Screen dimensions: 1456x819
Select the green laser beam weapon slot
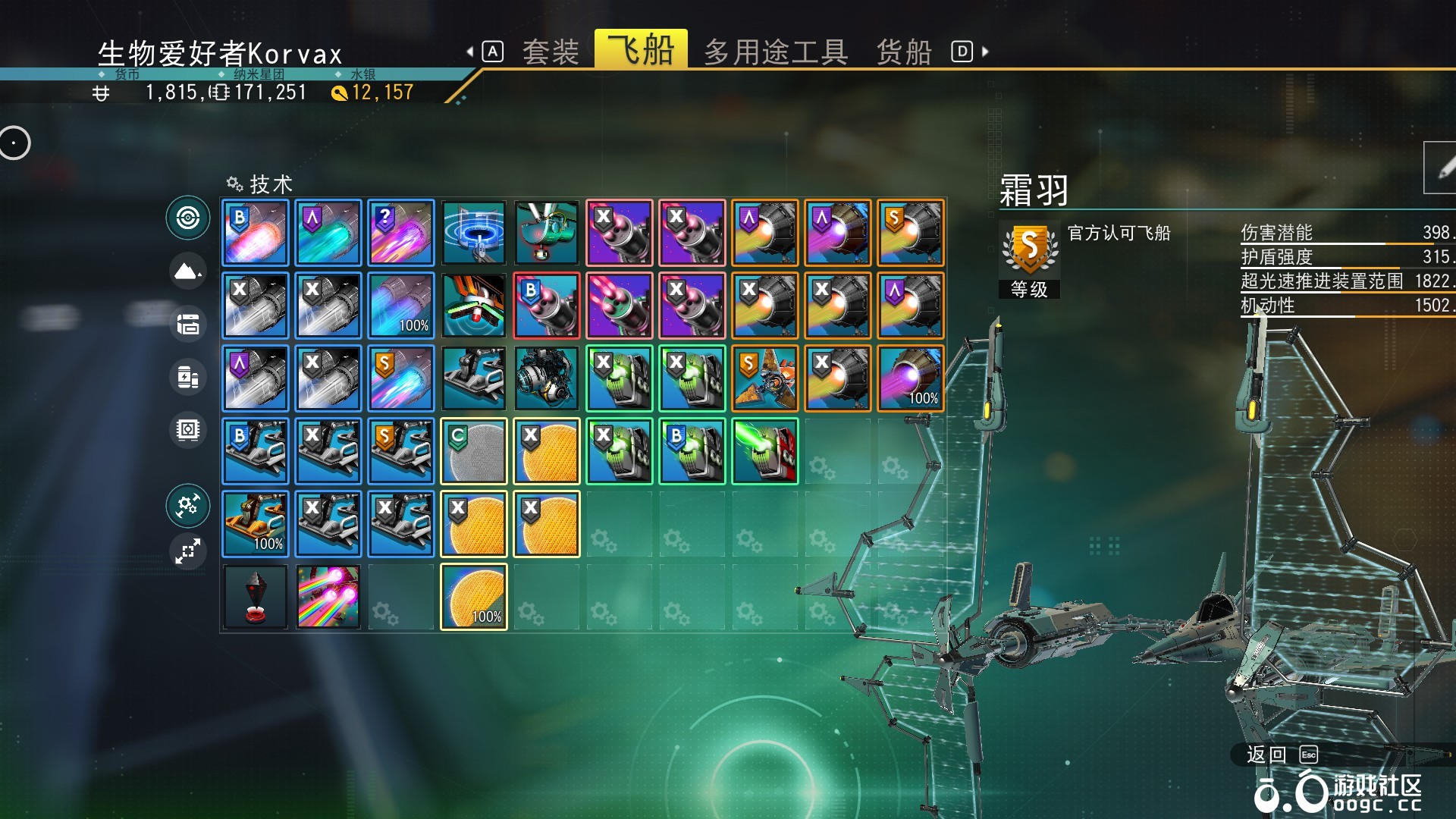765,451
